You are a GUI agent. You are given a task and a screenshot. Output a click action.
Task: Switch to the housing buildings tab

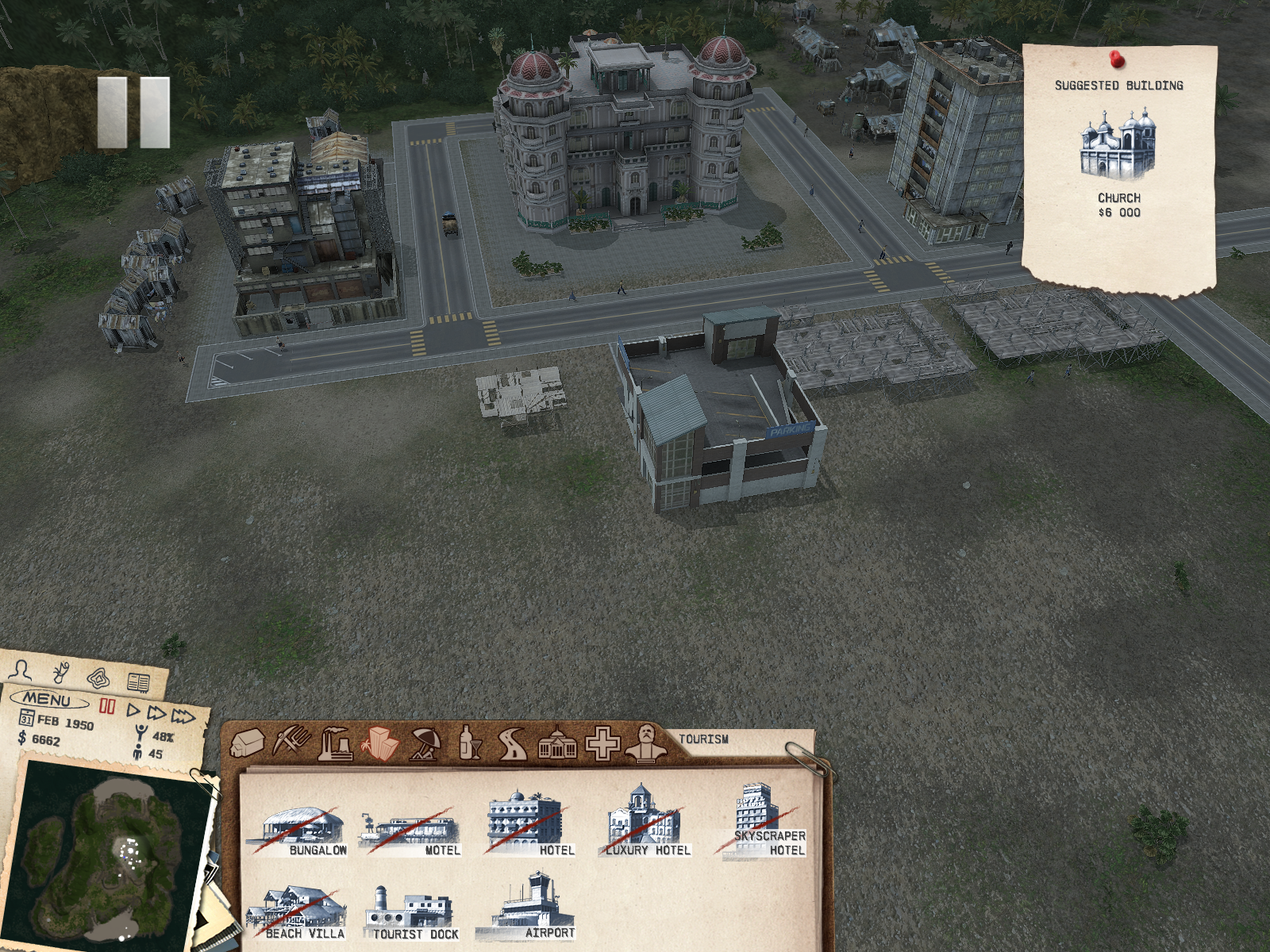[248, 743]
